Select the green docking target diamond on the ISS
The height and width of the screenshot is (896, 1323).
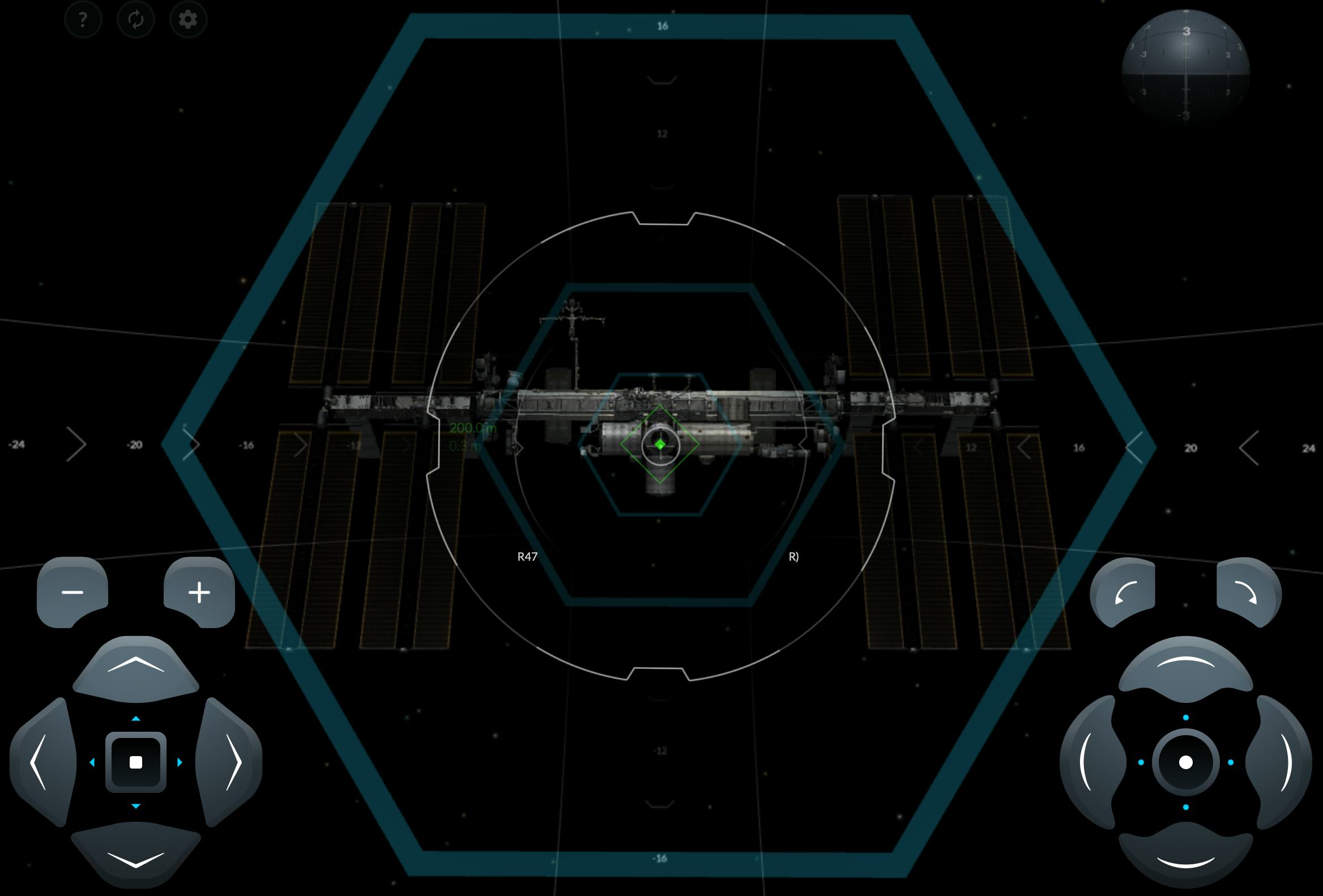tap(660, 444)
